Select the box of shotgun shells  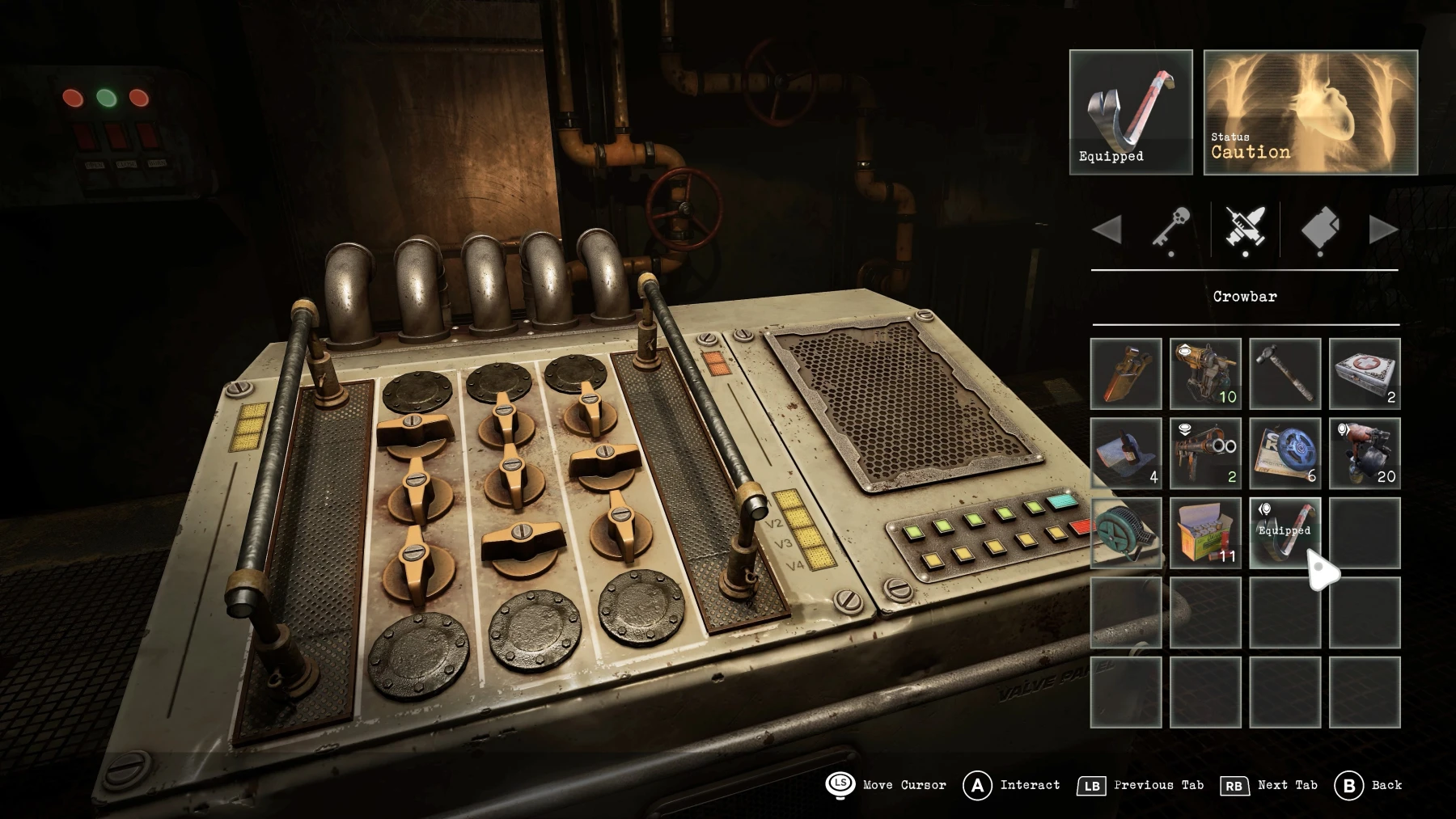[1205, 531]
